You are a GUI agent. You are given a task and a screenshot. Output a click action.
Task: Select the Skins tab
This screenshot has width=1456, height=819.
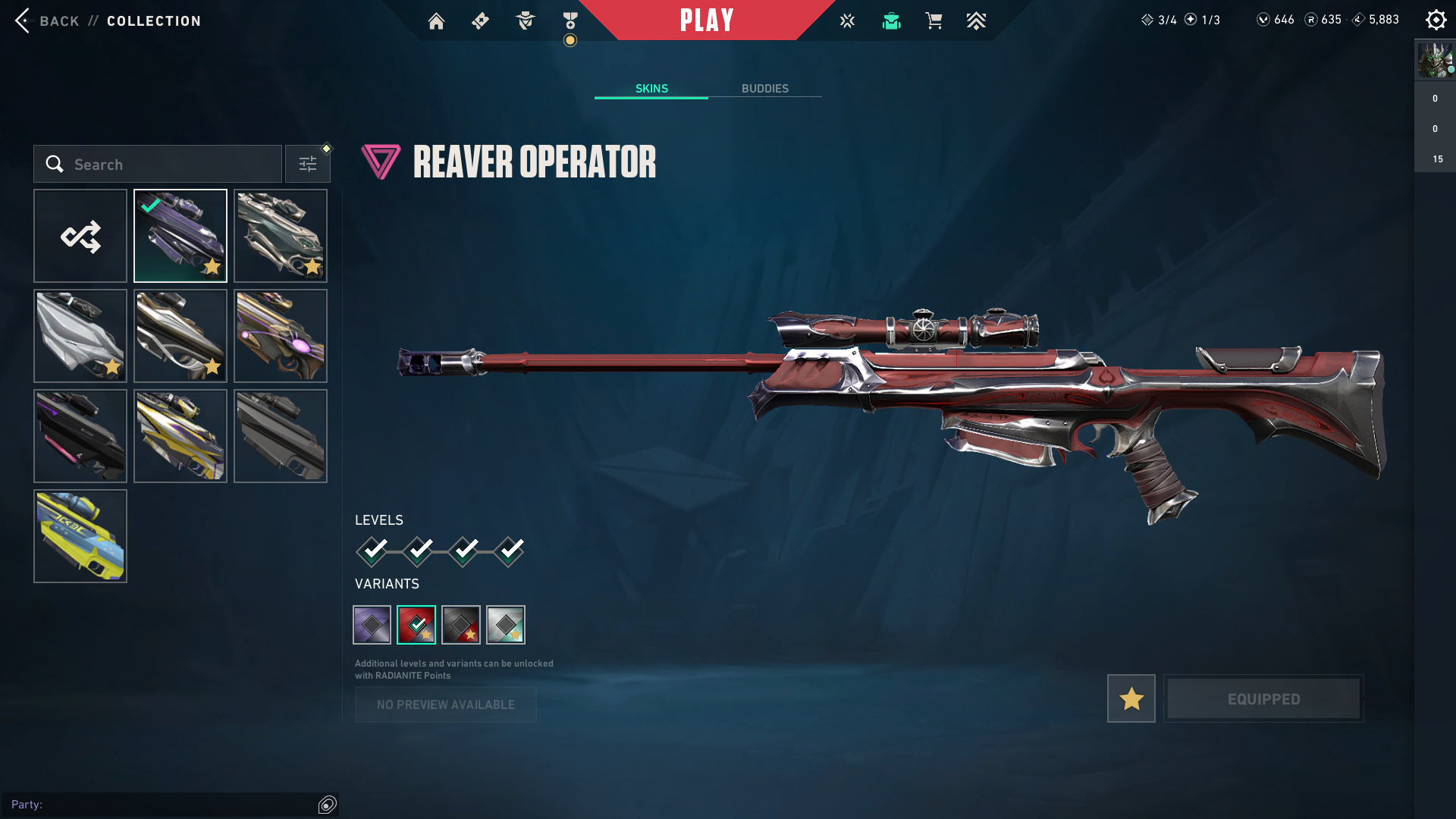click(x=651, y=89)
